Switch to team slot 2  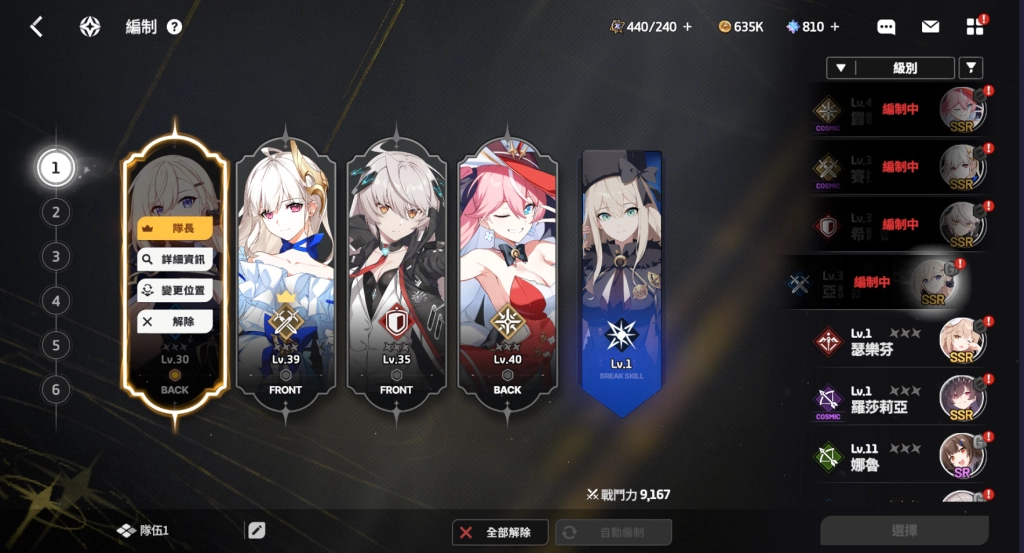[56, 212]
